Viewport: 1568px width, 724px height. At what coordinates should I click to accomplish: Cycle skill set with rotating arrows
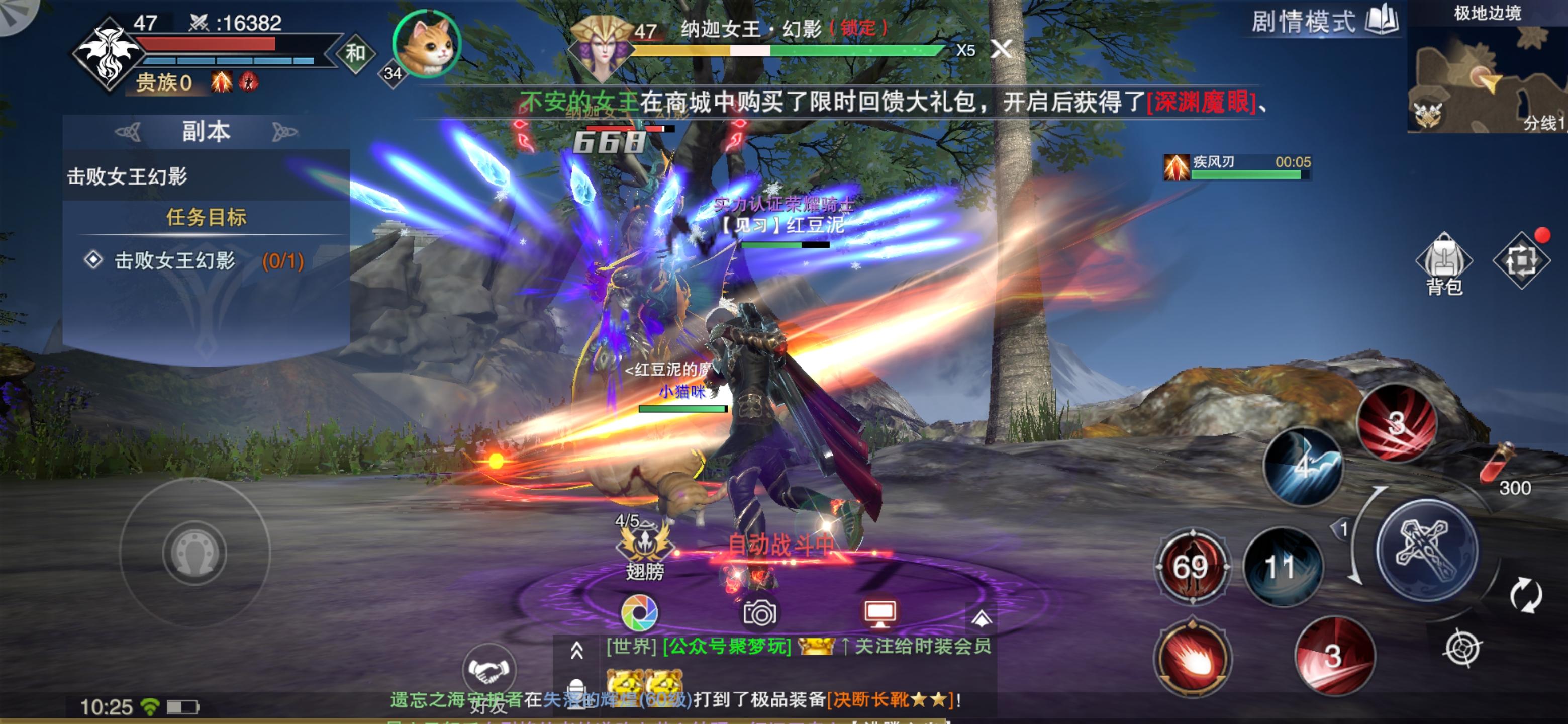1525,595
